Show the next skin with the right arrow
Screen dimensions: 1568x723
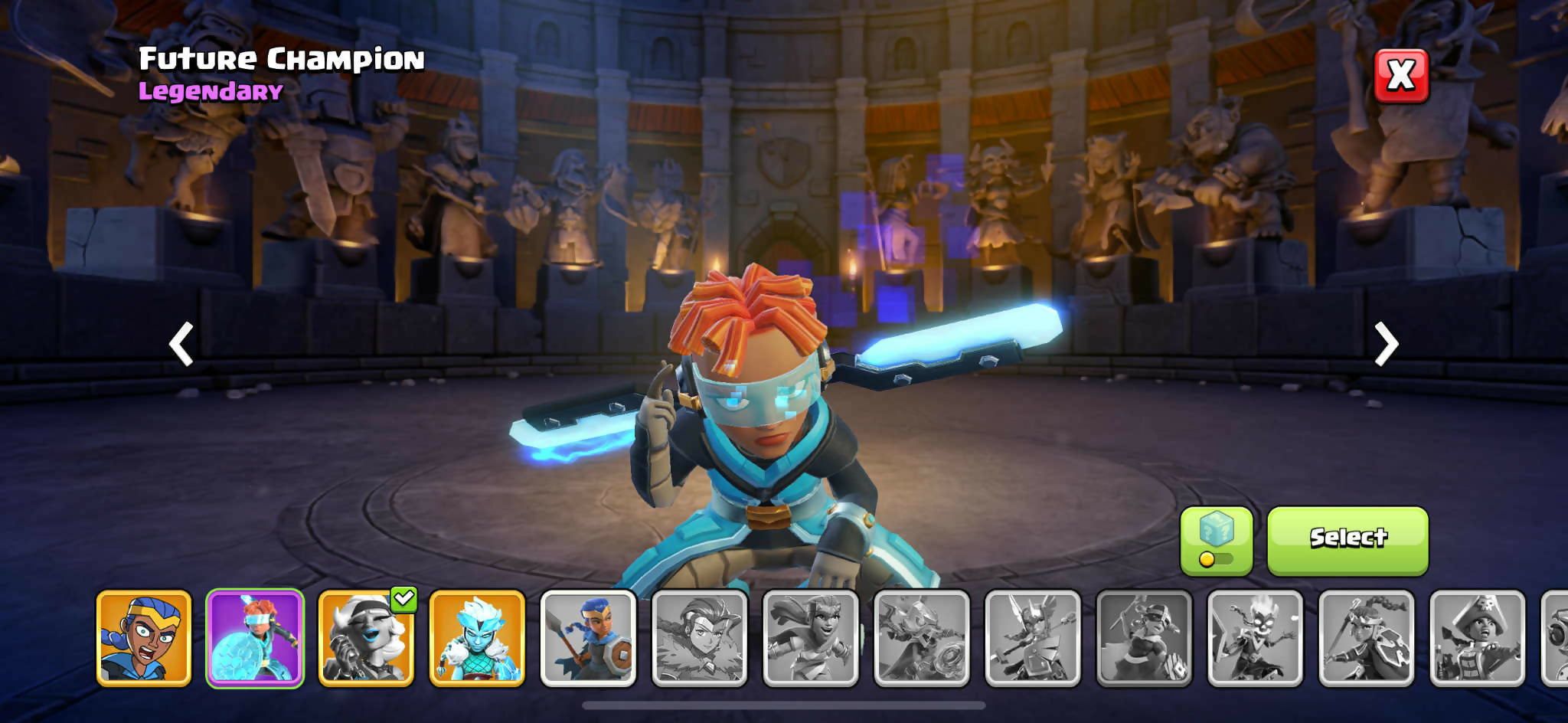coord(1386,344)
